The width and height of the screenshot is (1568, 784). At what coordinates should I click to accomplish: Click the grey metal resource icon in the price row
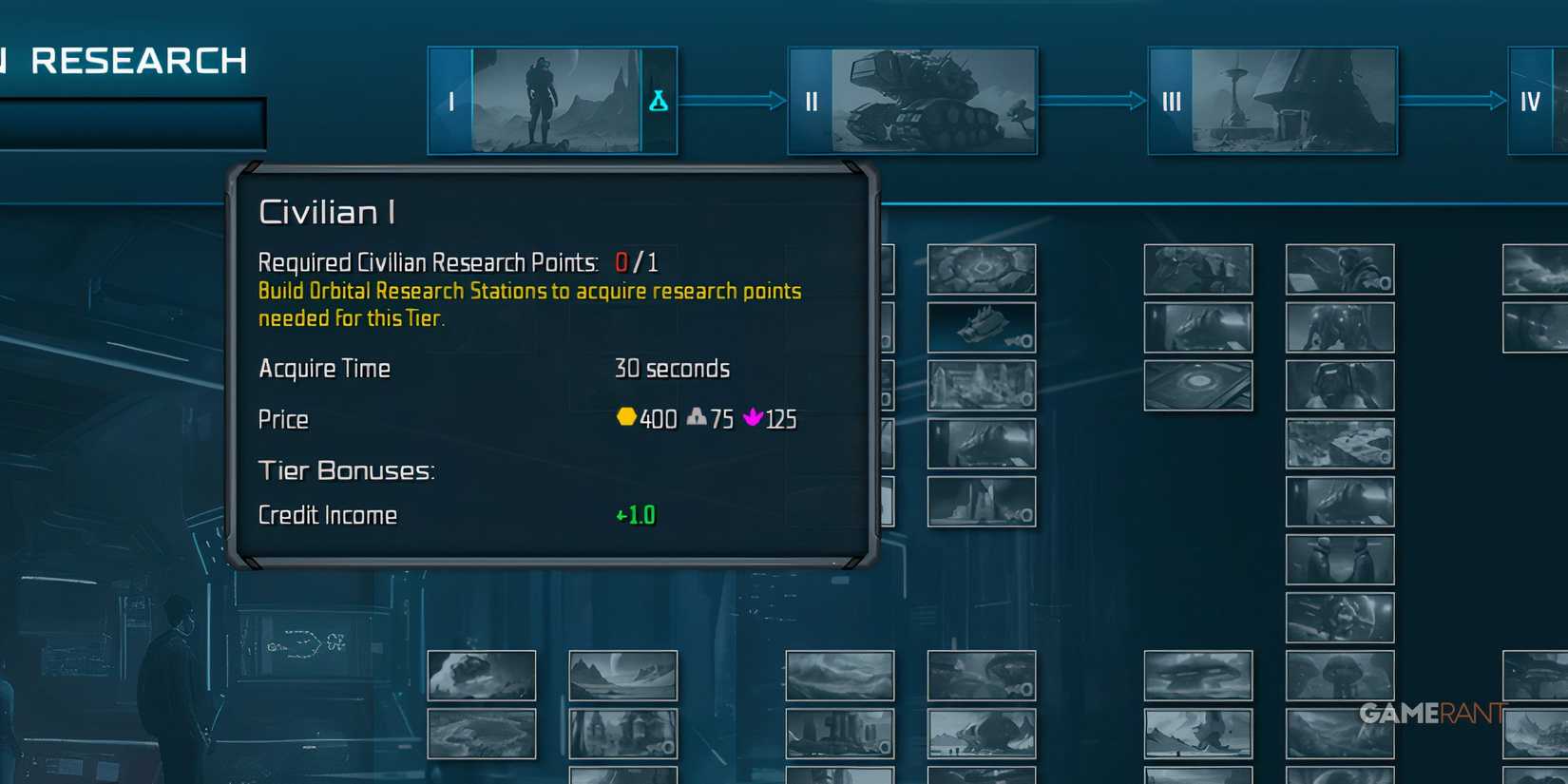(x=698, y=415)
